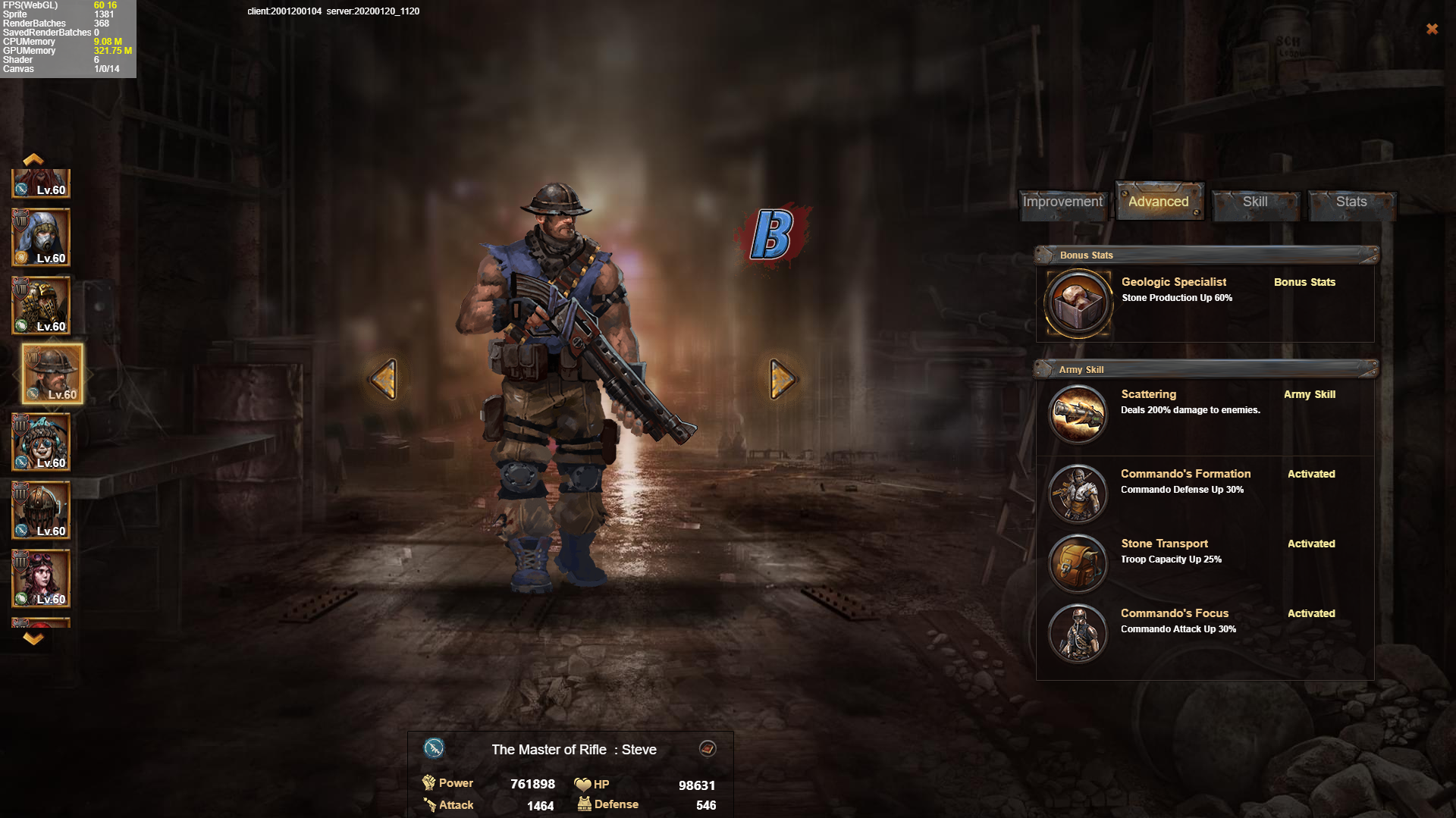Select the Skill tab

coord(1255,202)
